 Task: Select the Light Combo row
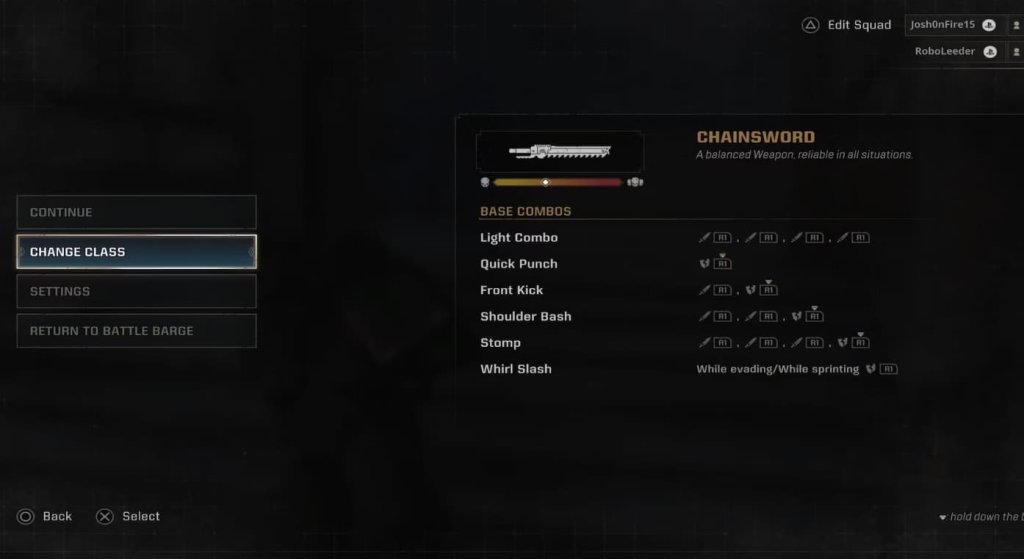(x=519, y=238)
